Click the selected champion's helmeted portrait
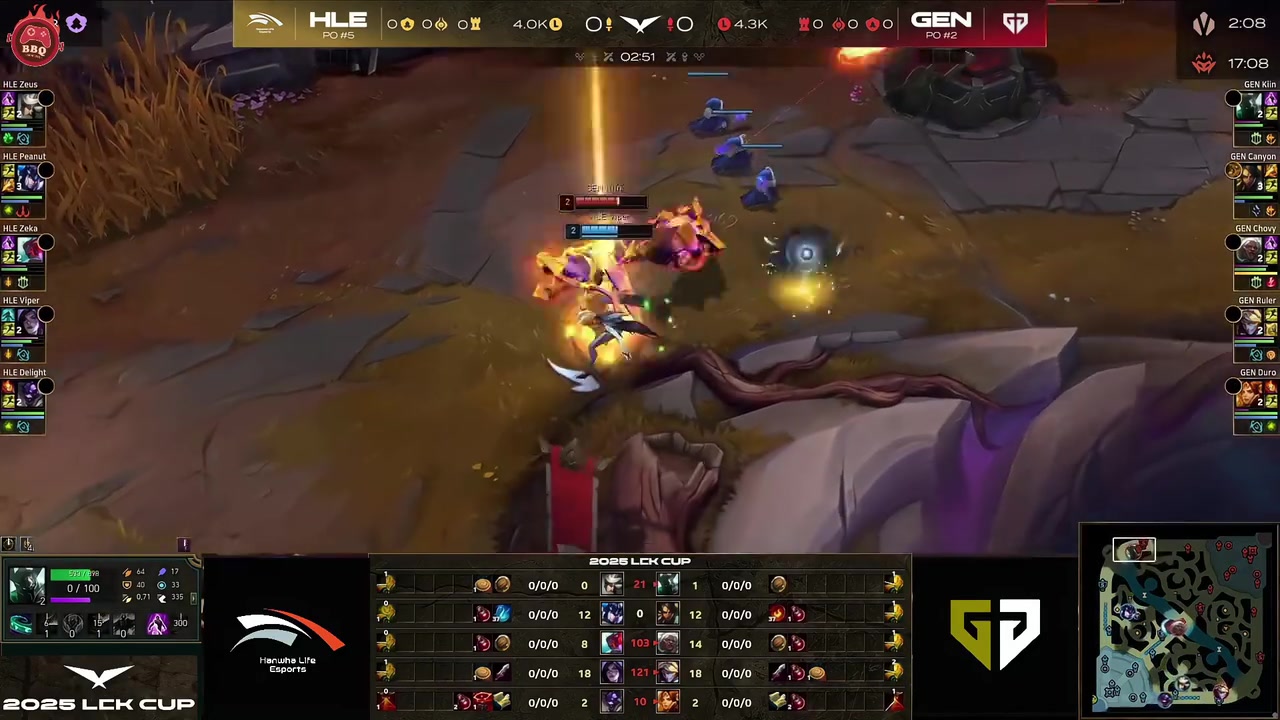The height and width of the screenshot is (720, 1280). click(27, 587)
